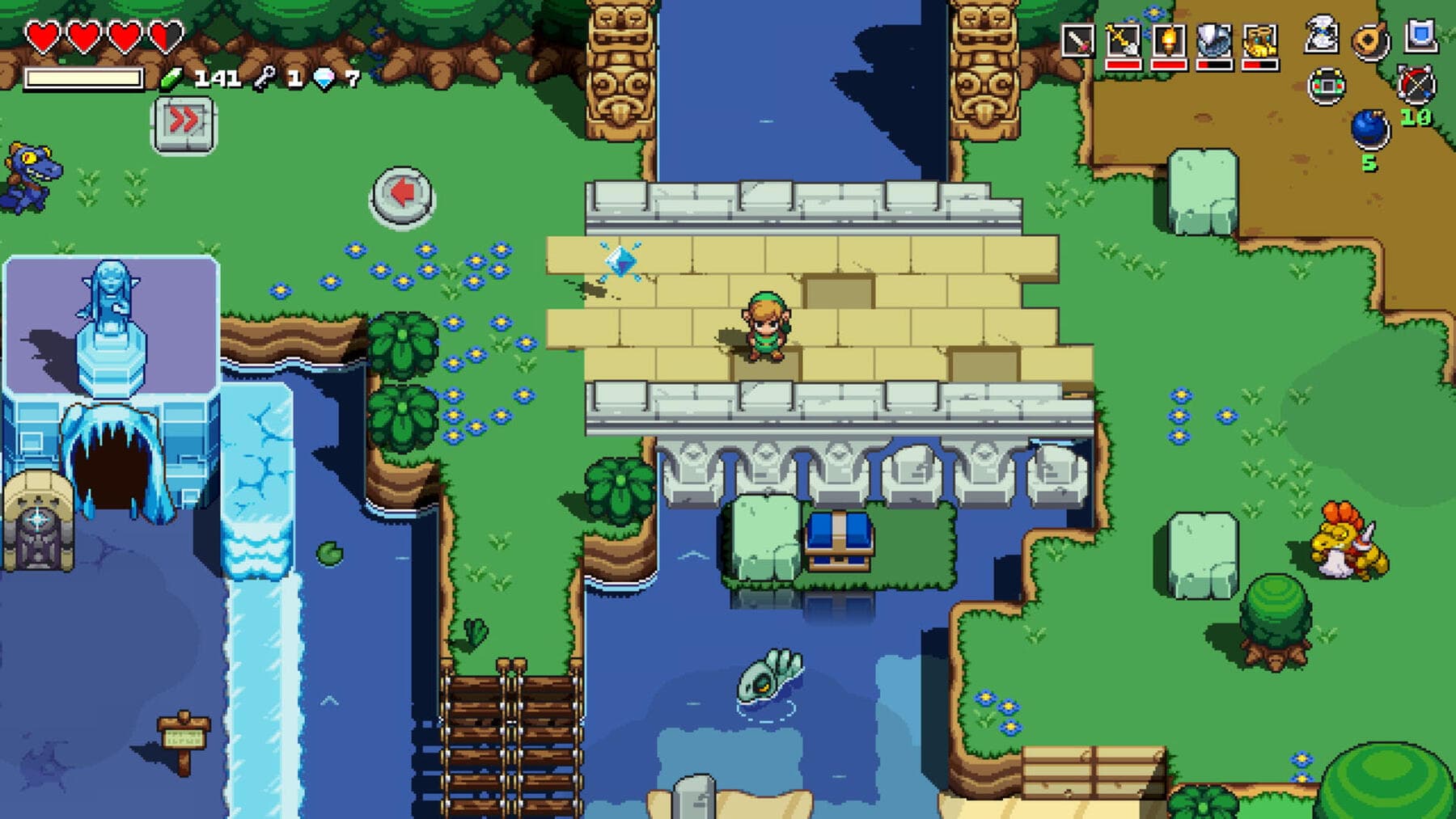Click the red durability bar under the torch
The width and height of the screenshot is (1456, 819).
(1167, 65)
